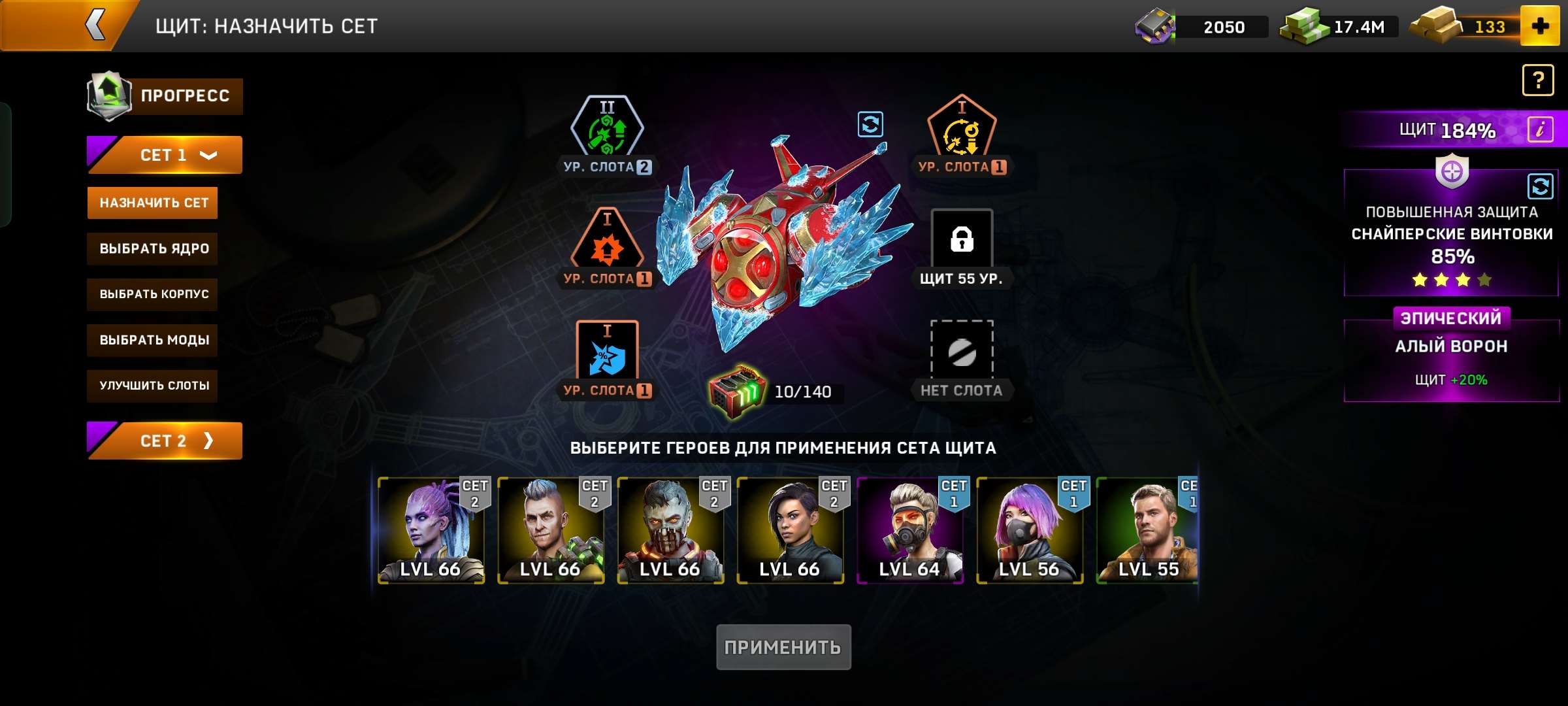Click the refresh icon on the Повышенная защита panel
This screenshot has height=706, width=1568.
point(1539,188)
